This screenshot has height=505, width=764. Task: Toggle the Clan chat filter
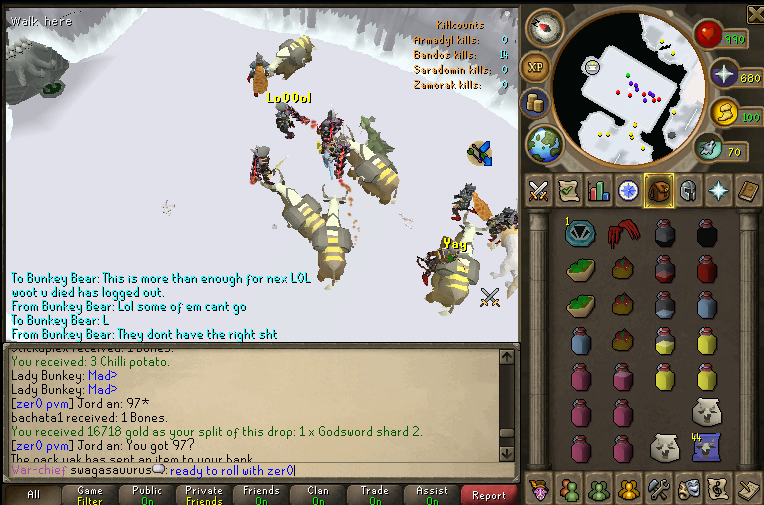point(318,494)
